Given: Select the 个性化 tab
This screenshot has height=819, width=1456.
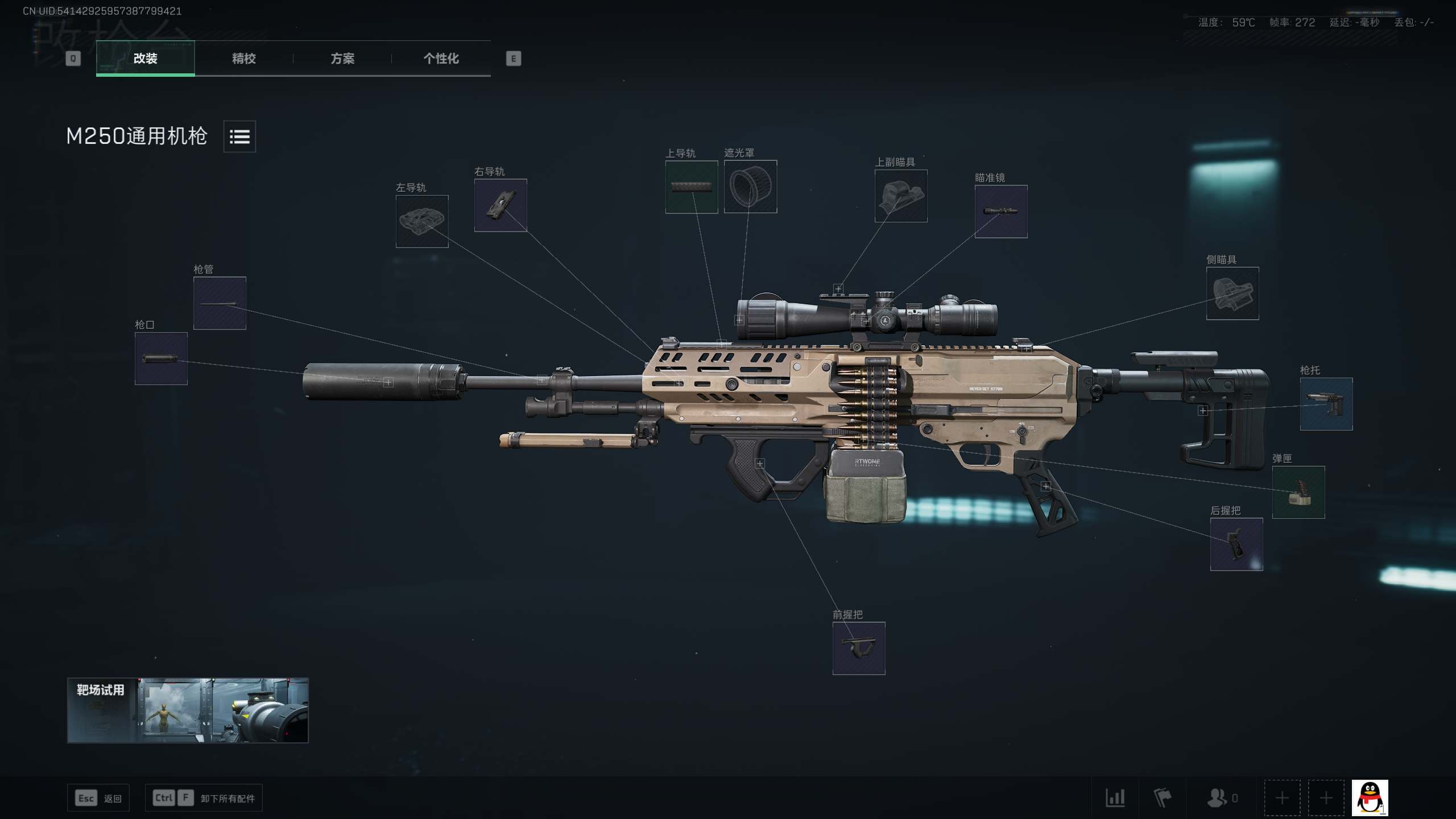Looking at the screenshot, I should (441, 59).
